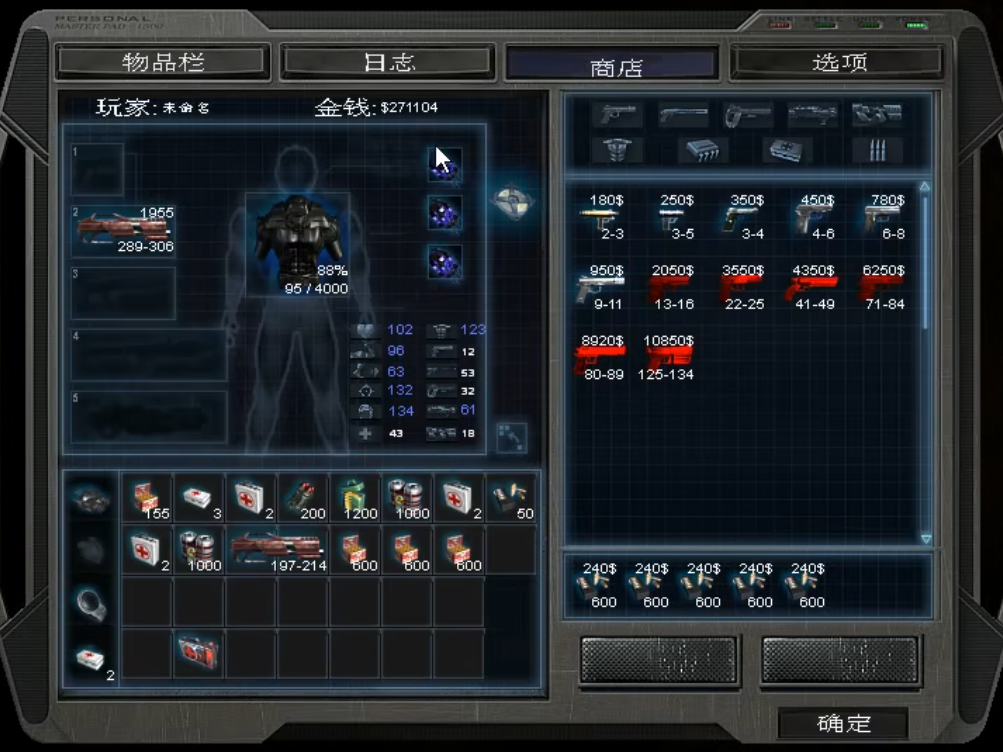Select the 197-214 shotgun in inventory
Image resolution: width=1003 pixels, height=752 pixels.
(277, 549)
